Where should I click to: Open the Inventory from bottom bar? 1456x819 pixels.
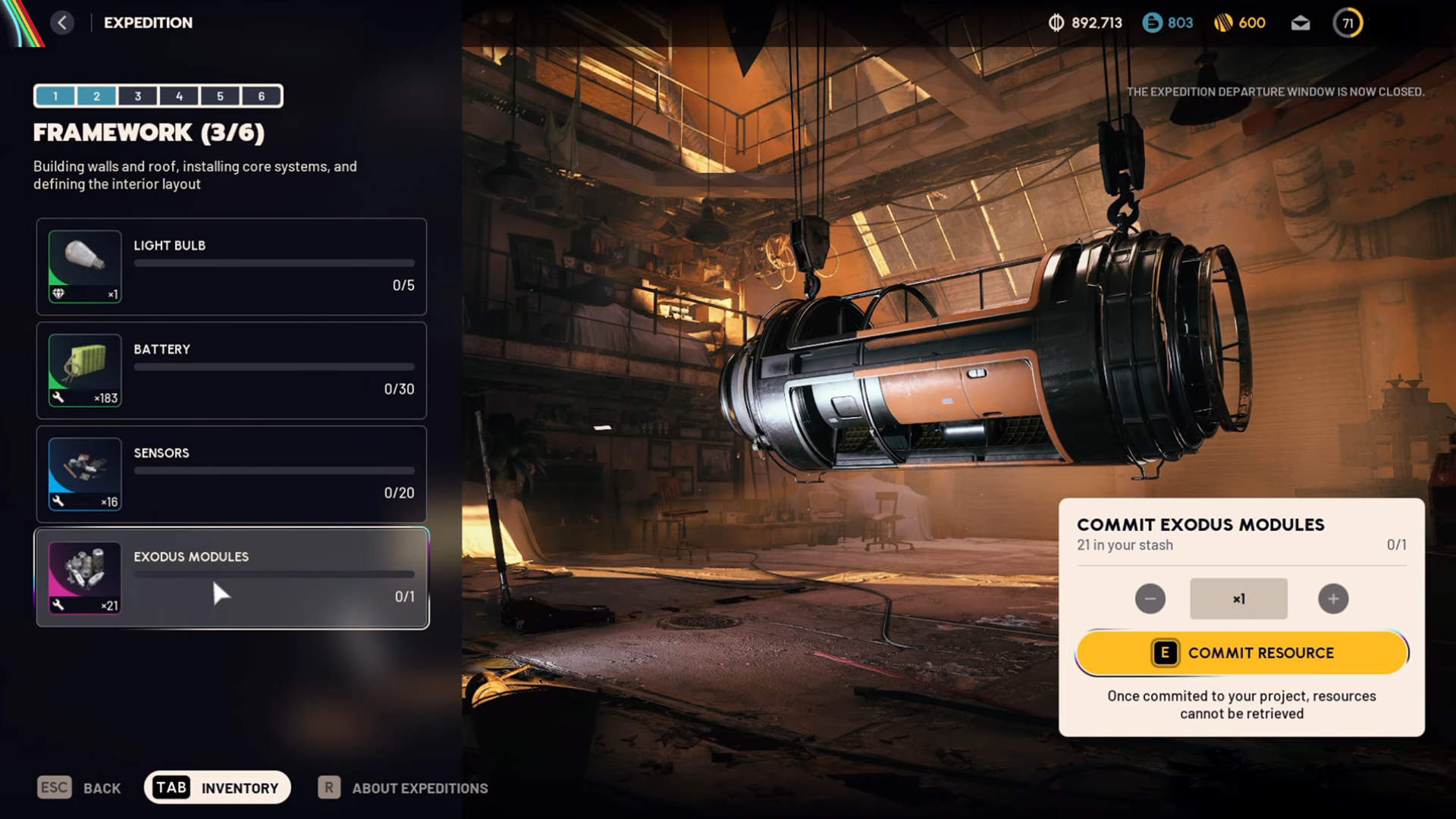click(218, 788)
